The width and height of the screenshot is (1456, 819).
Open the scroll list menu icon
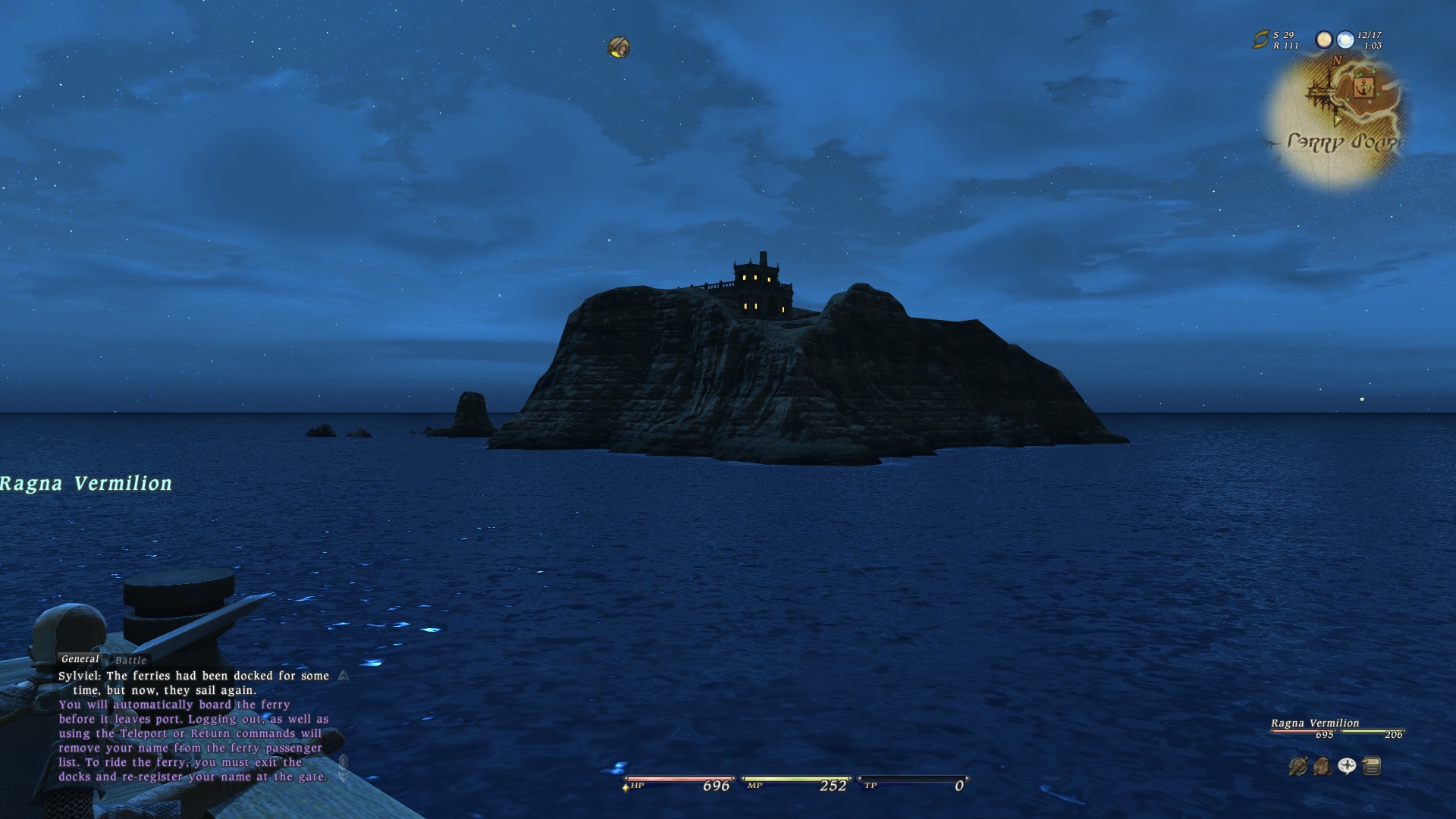(1371, 767)
